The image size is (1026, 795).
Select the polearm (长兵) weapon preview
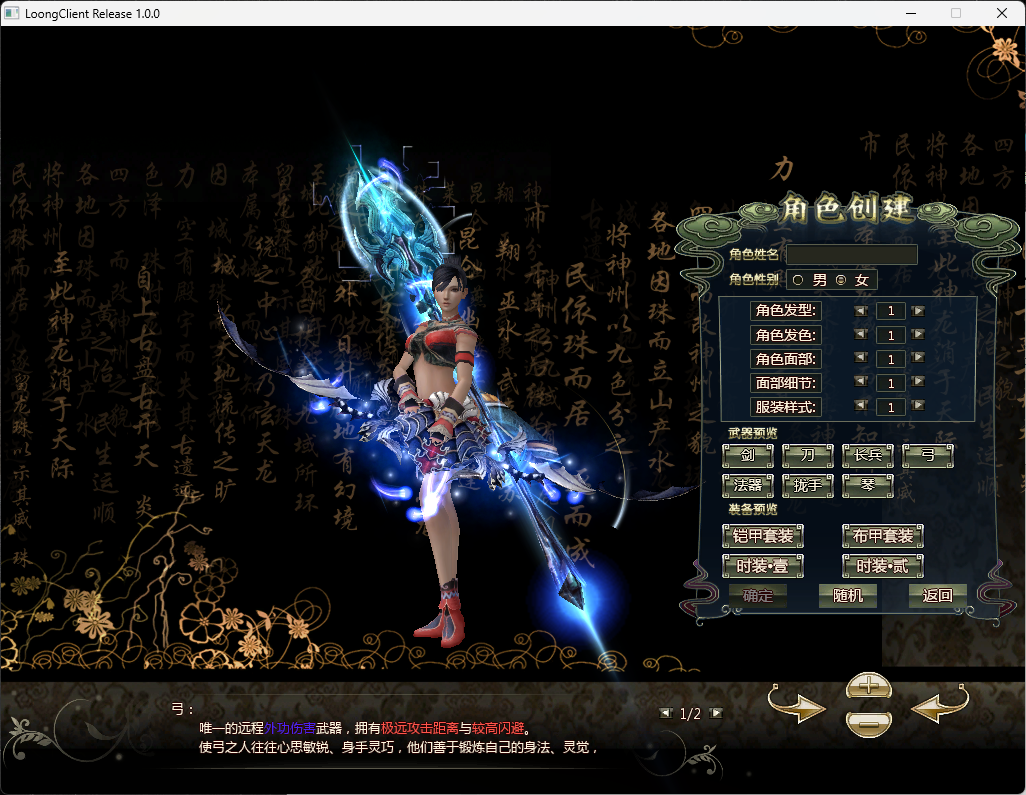click(867, 456)
